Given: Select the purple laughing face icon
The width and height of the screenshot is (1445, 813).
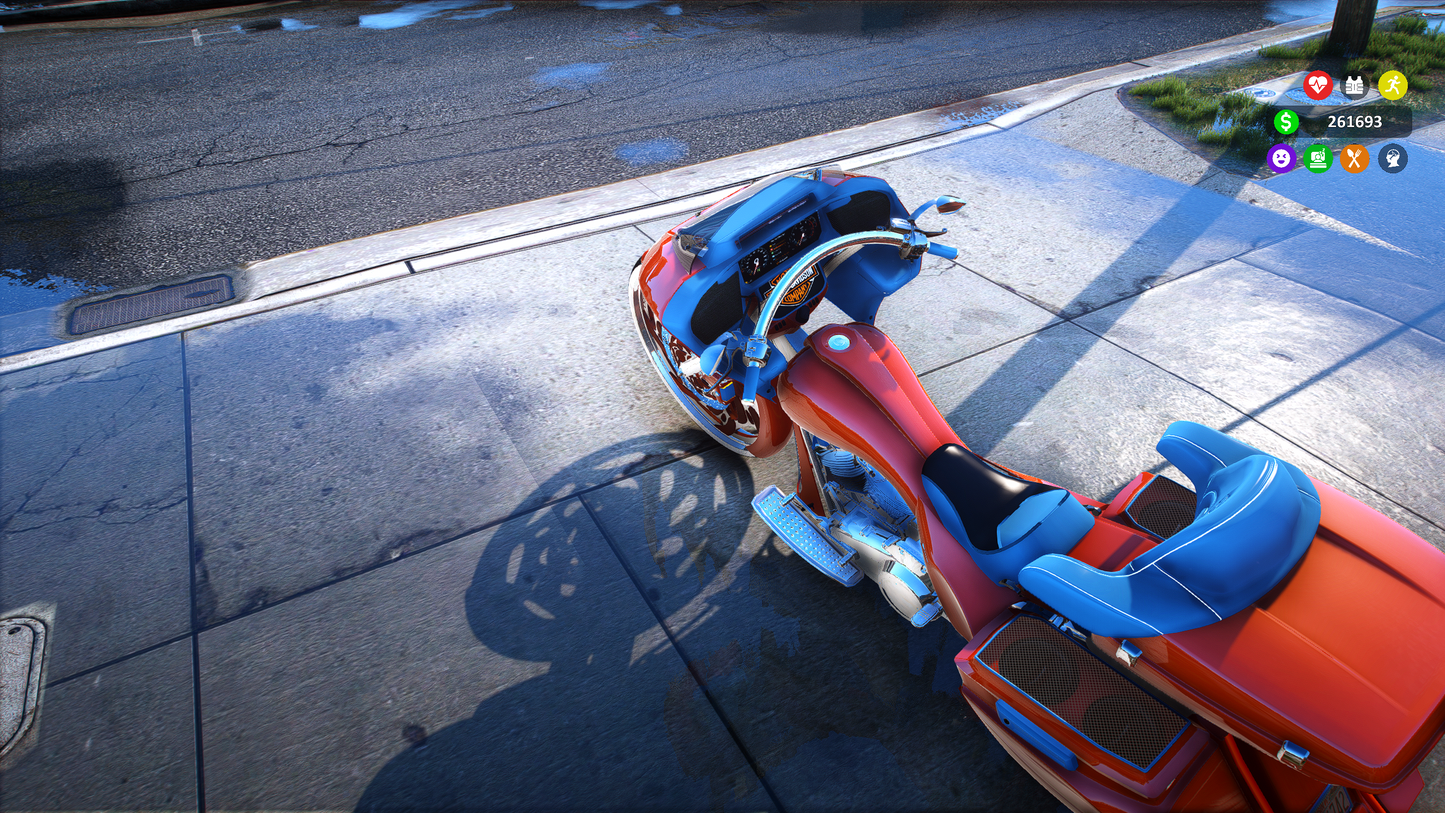Looking at the screenshot, I should [x=1281, y=158].
